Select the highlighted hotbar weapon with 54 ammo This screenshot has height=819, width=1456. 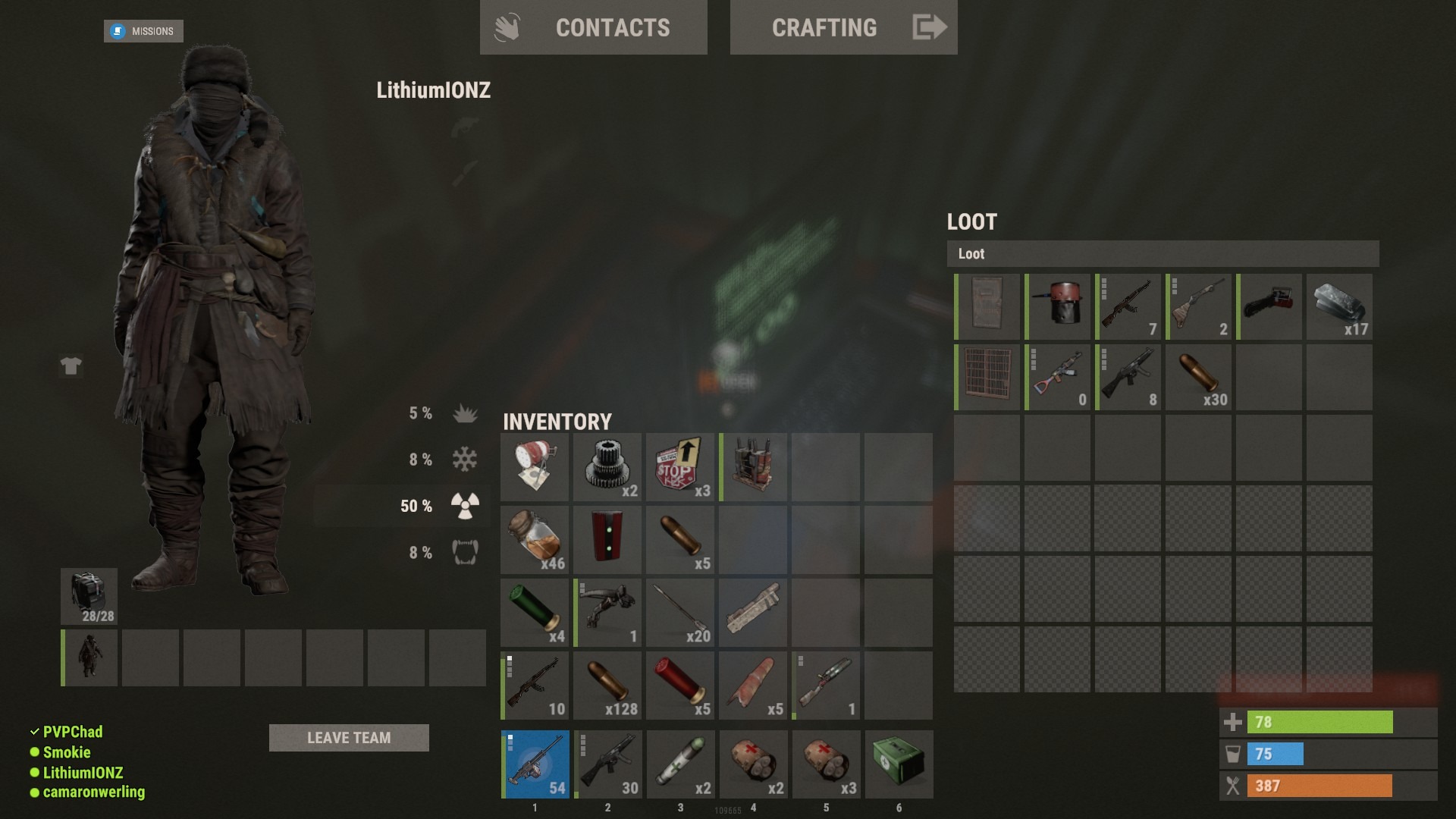(535, 764)
